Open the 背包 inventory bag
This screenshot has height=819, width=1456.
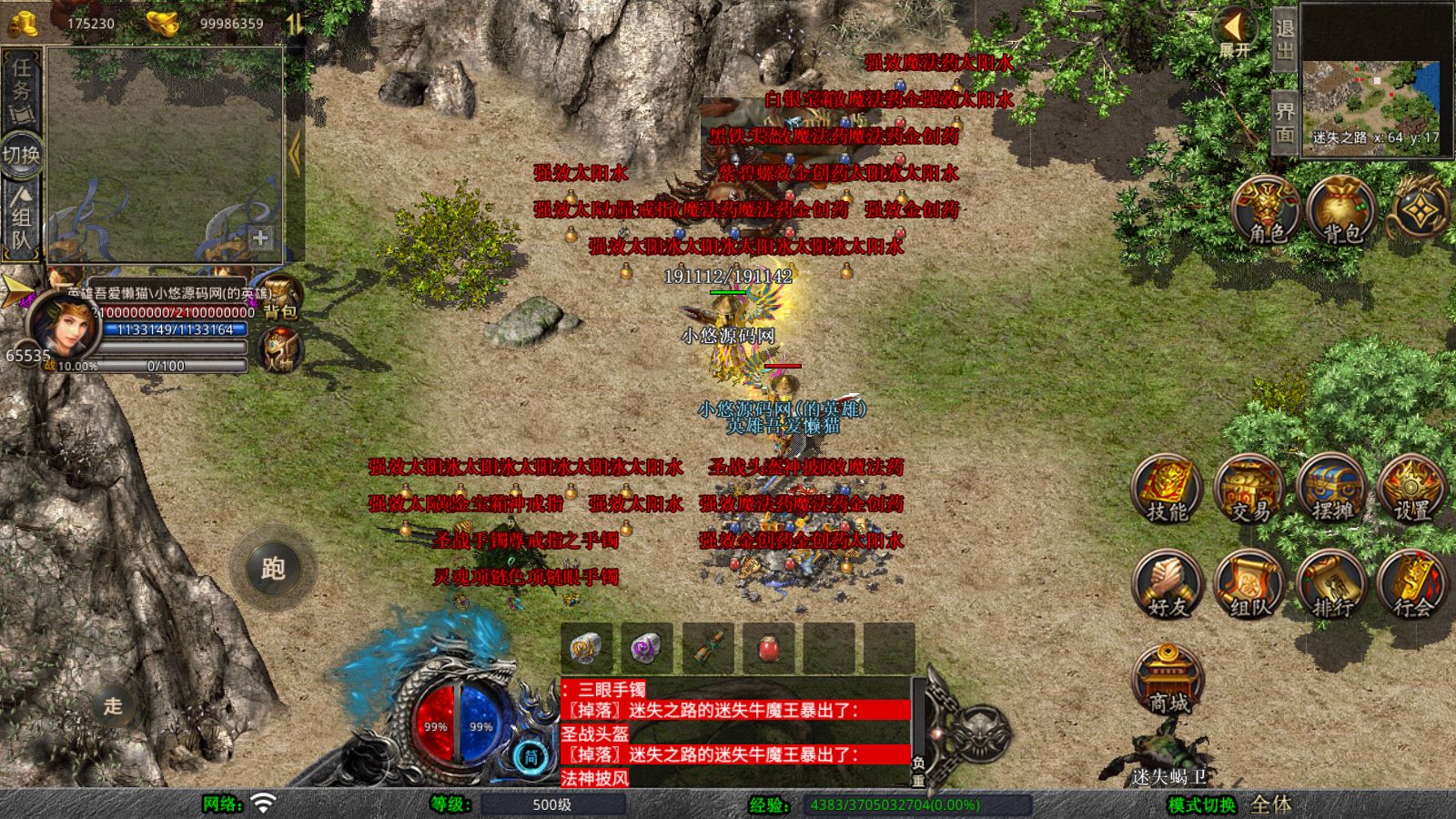pyautogui.click(x=1340, y=211)
